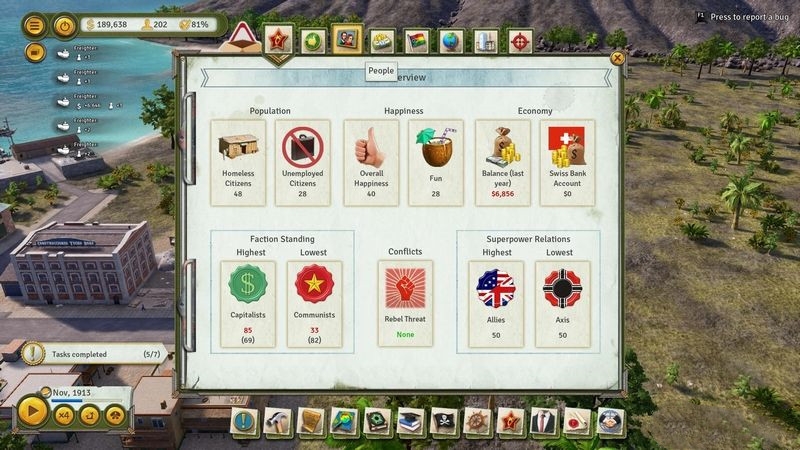
Task: Open Balance (last year) economy card
Action: (x=502, y=163)
